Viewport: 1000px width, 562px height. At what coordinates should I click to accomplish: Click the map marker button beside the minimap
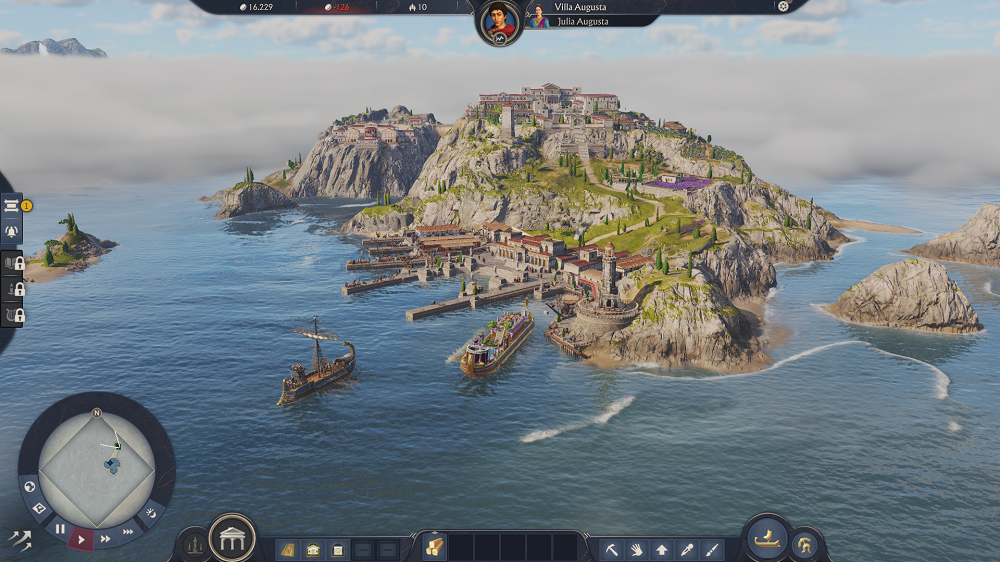pos(40,509)
